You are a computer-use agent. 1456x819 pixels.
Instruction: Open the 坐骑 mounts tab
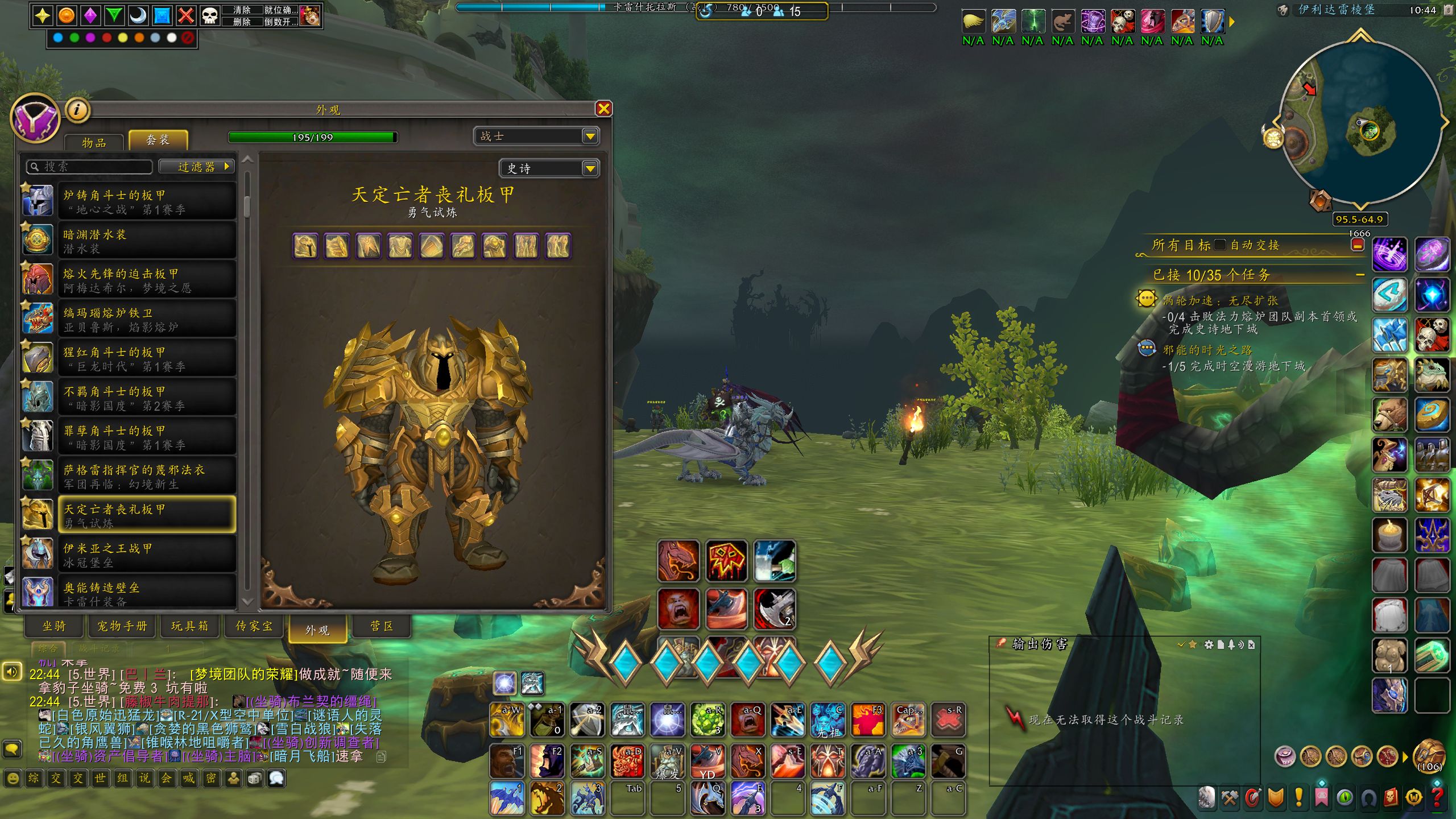pyautogui.click(x=55, y=626)
